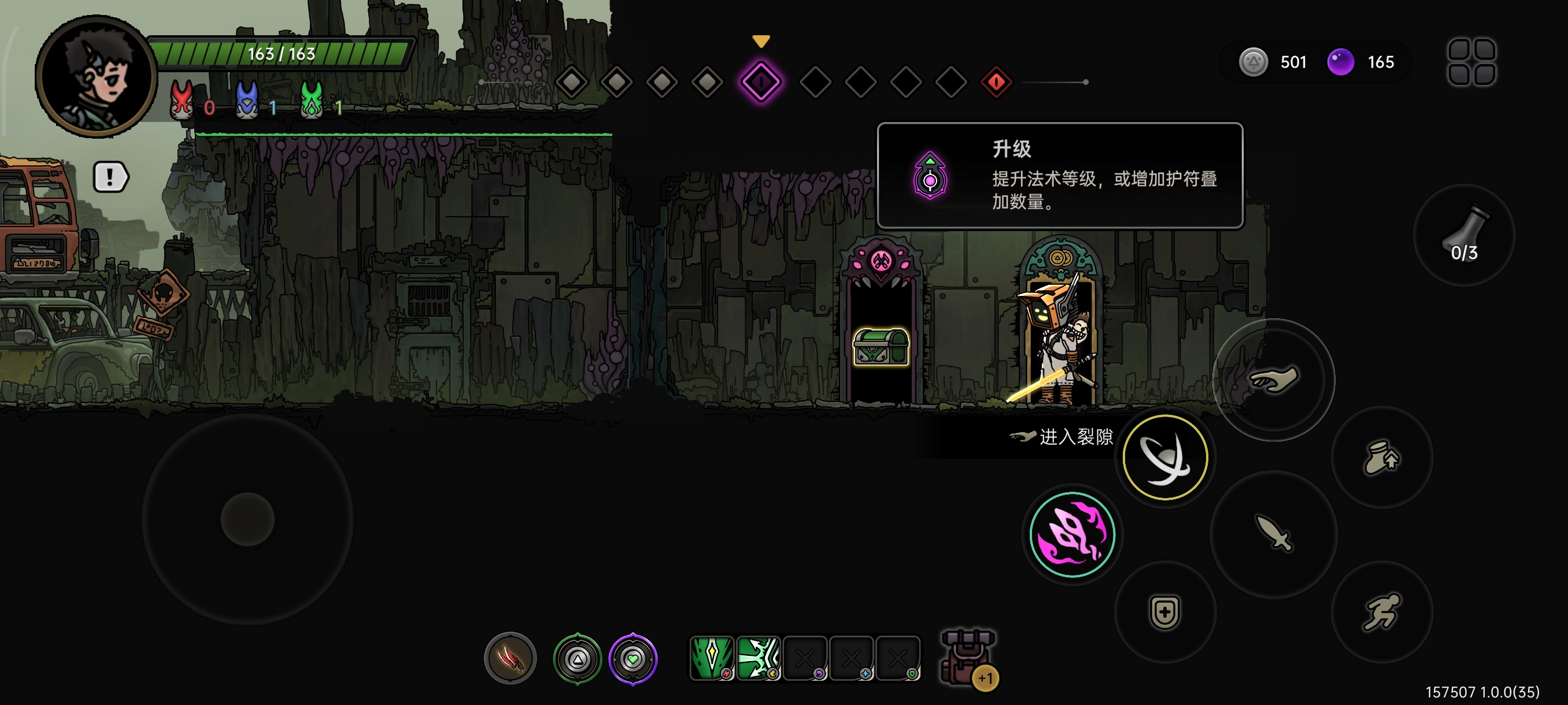
Task: Use the sword attack button
Action: click(1273, 534)
